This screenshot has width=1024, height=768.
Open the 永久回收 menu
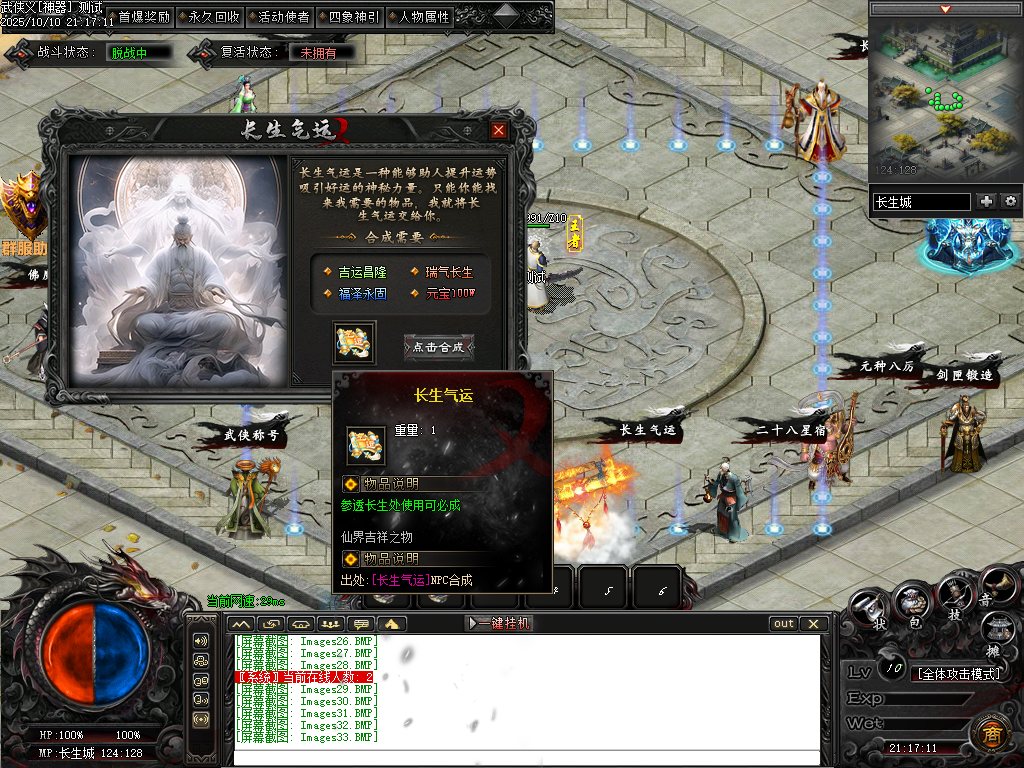tap(214, 17)
